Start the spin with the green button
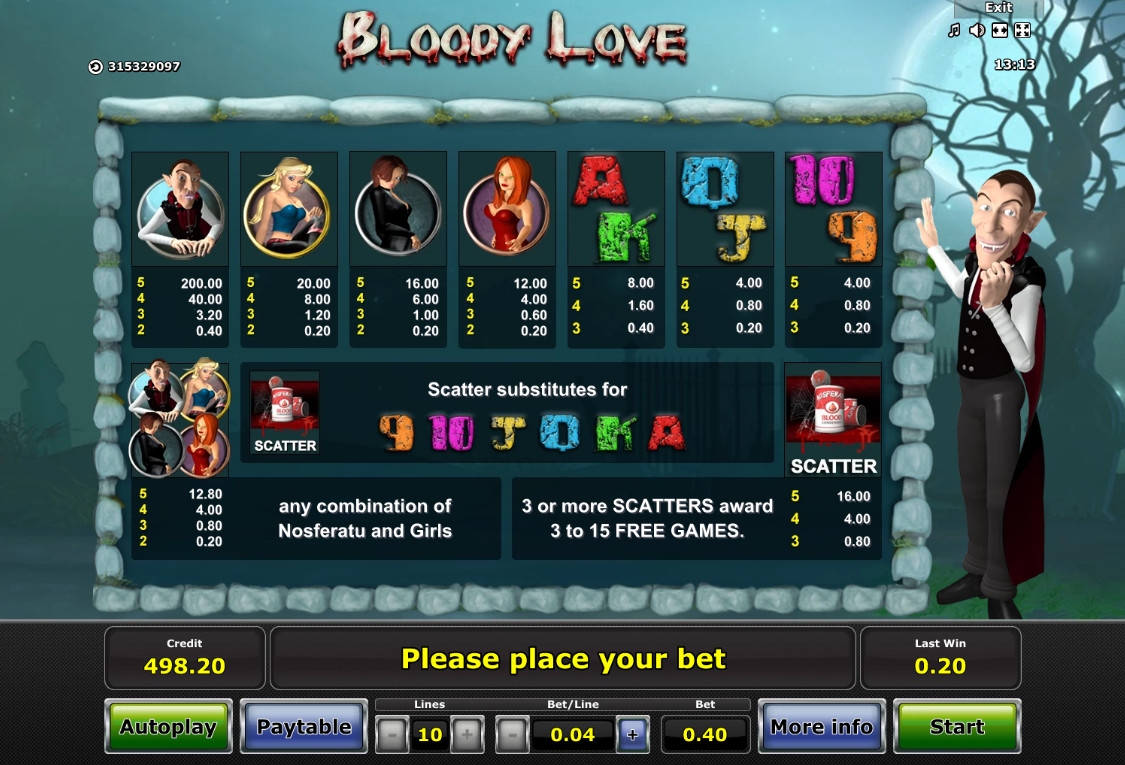The height and width of the screenshot is (765, 1125). coord(956,727)
